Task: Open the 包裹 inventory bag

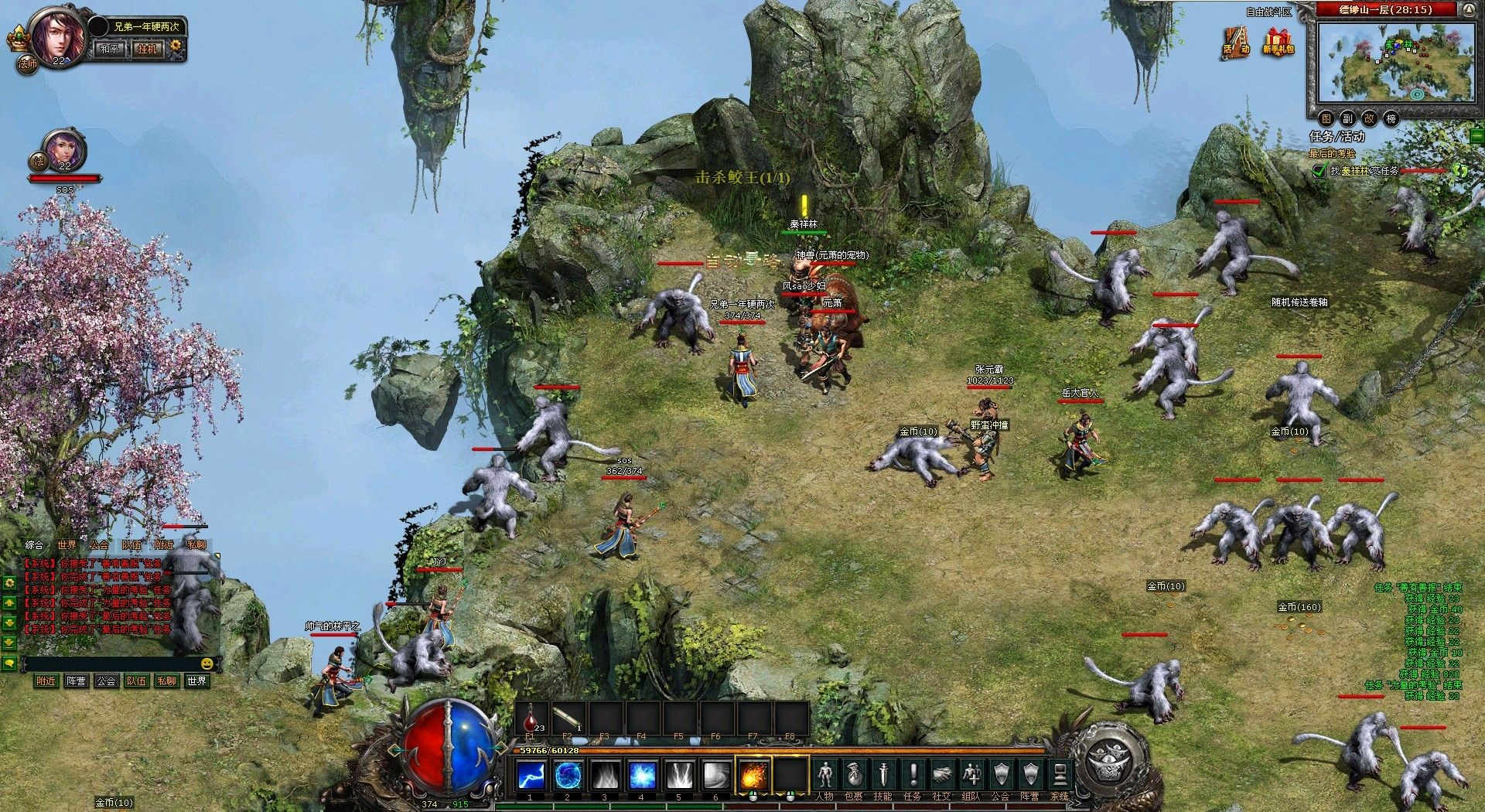Action: pos(854,776)
